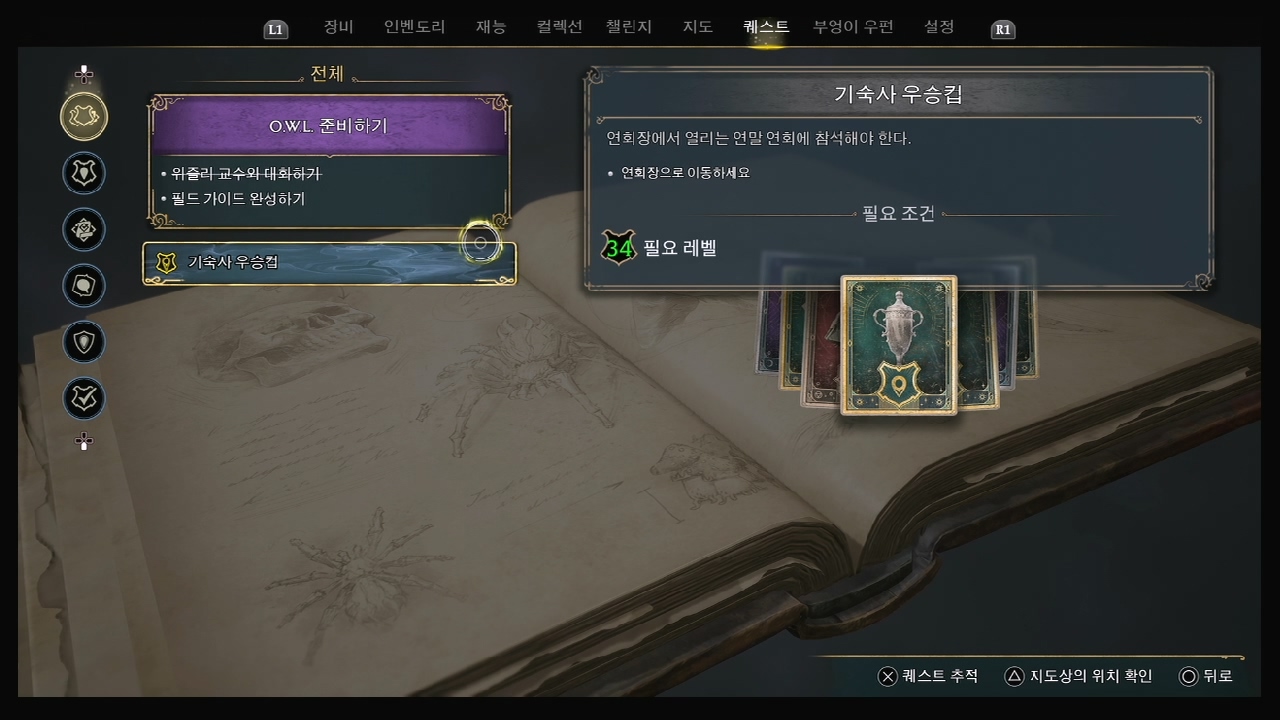Click the down arrow below the category sidebar
The image size is (1280, 720).
click(x=84, y=441)
